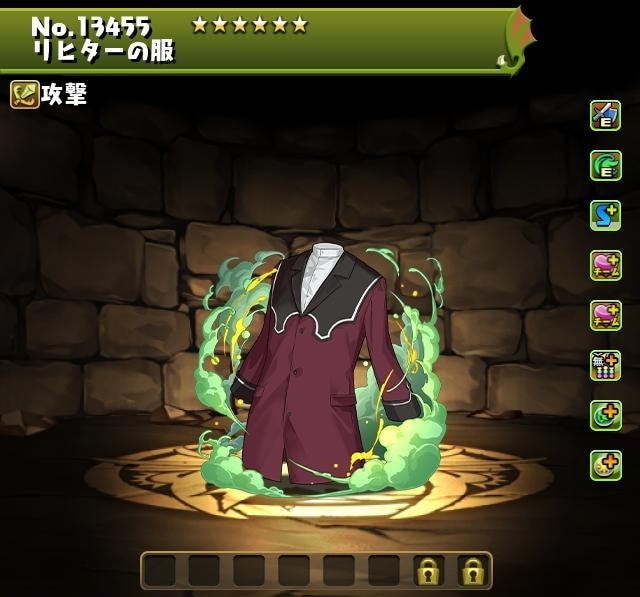Inspect the green E assist awakening icon
The image size is (640, 597).
(x=605, y=165)
